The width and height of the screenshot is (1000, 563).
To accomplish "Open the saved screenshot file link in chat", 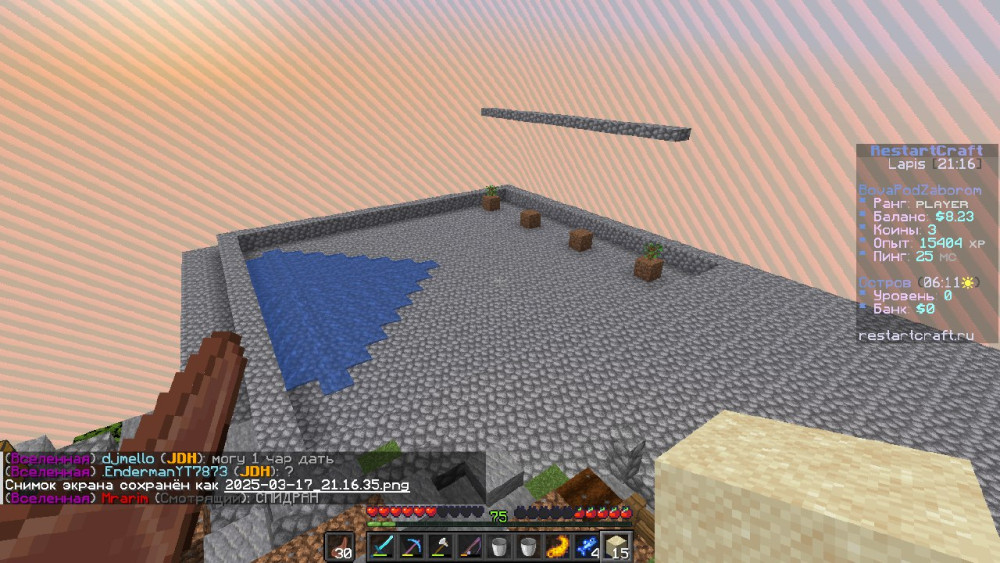I will (317, 484).
